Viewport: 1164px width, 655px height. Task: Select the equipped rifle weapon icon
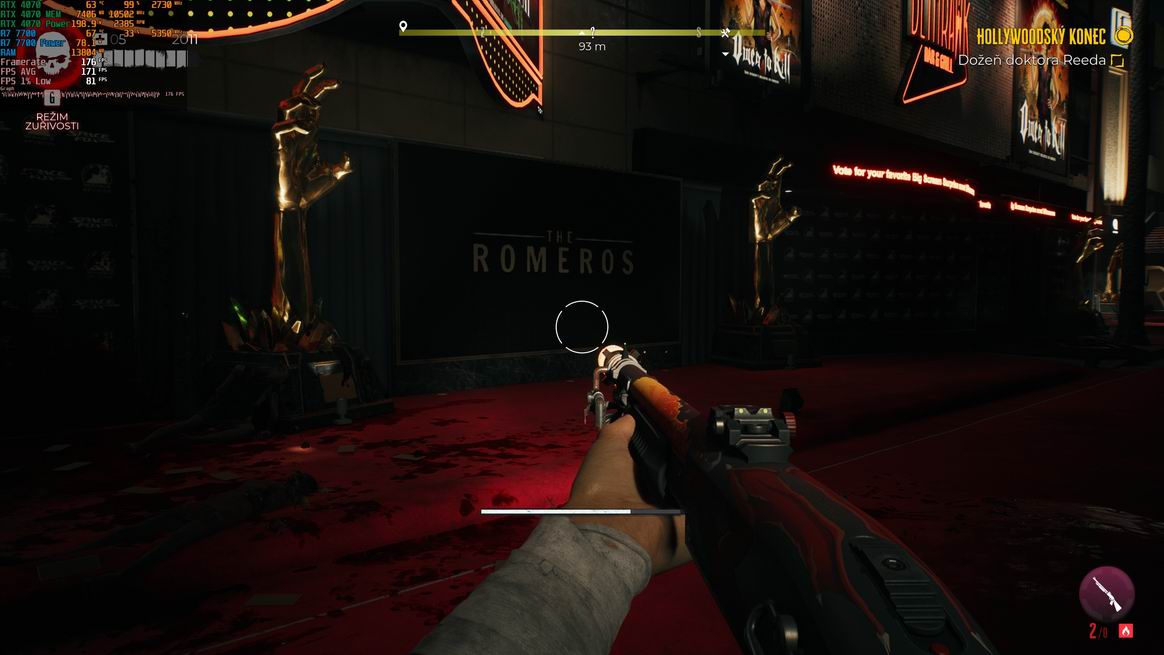tap(1106, 593)
